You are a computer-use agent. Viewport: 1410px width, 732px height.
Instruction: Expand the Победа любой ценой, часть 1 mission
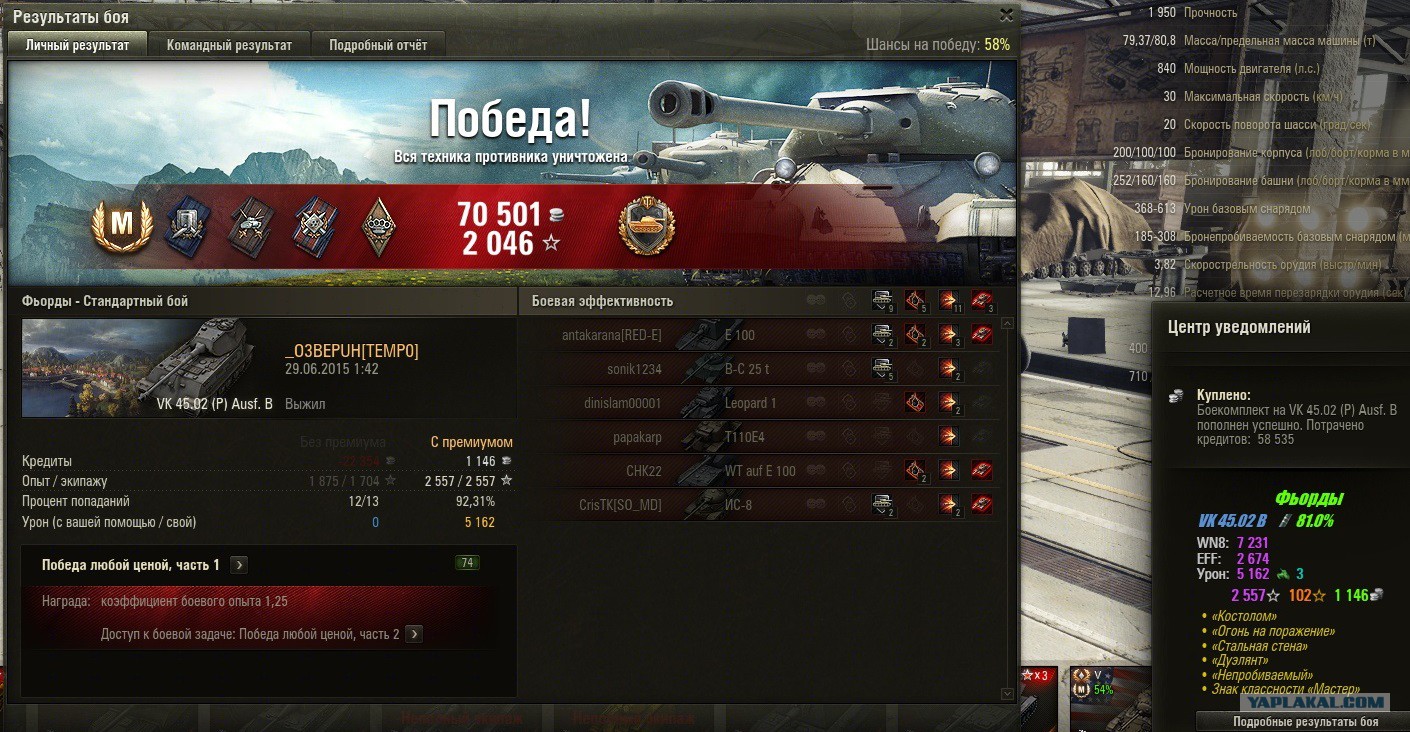tap(239, 565)
